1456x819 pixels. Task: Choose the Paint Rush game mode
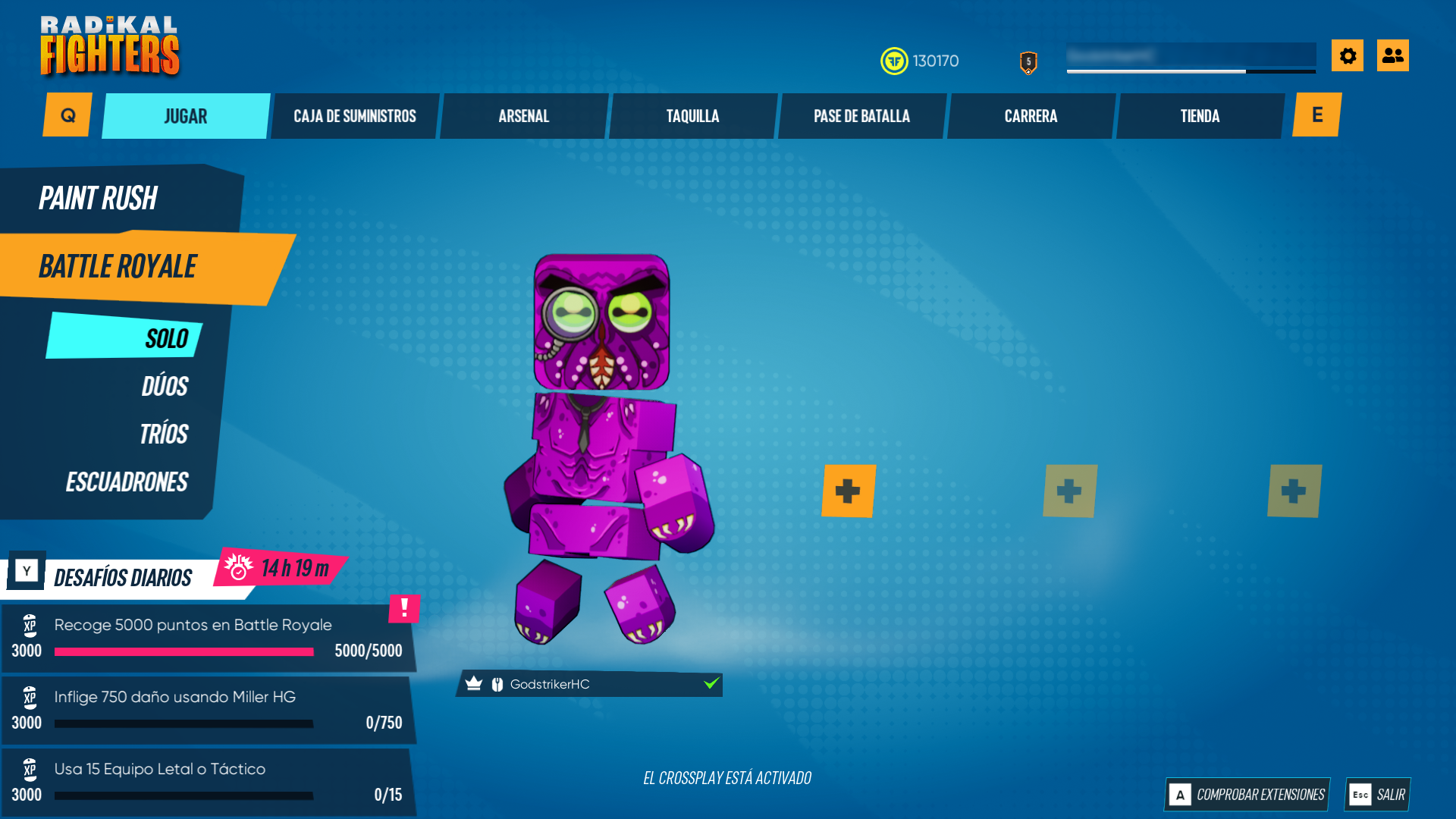(99, 199)
